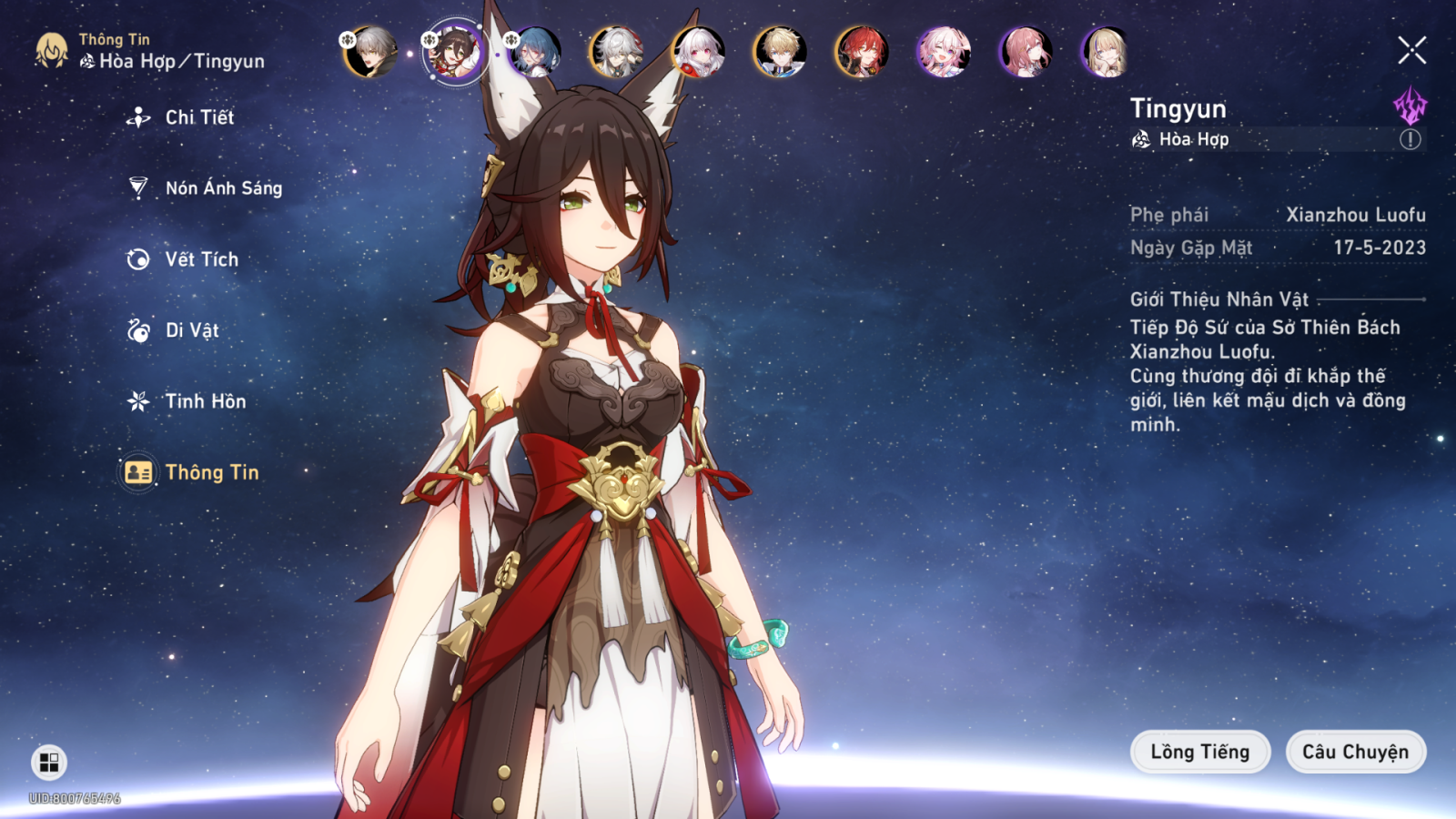Choose Asta's portrait in the roster
This screenshot has height=819, width=1456.
click(x=1025, y=52)
